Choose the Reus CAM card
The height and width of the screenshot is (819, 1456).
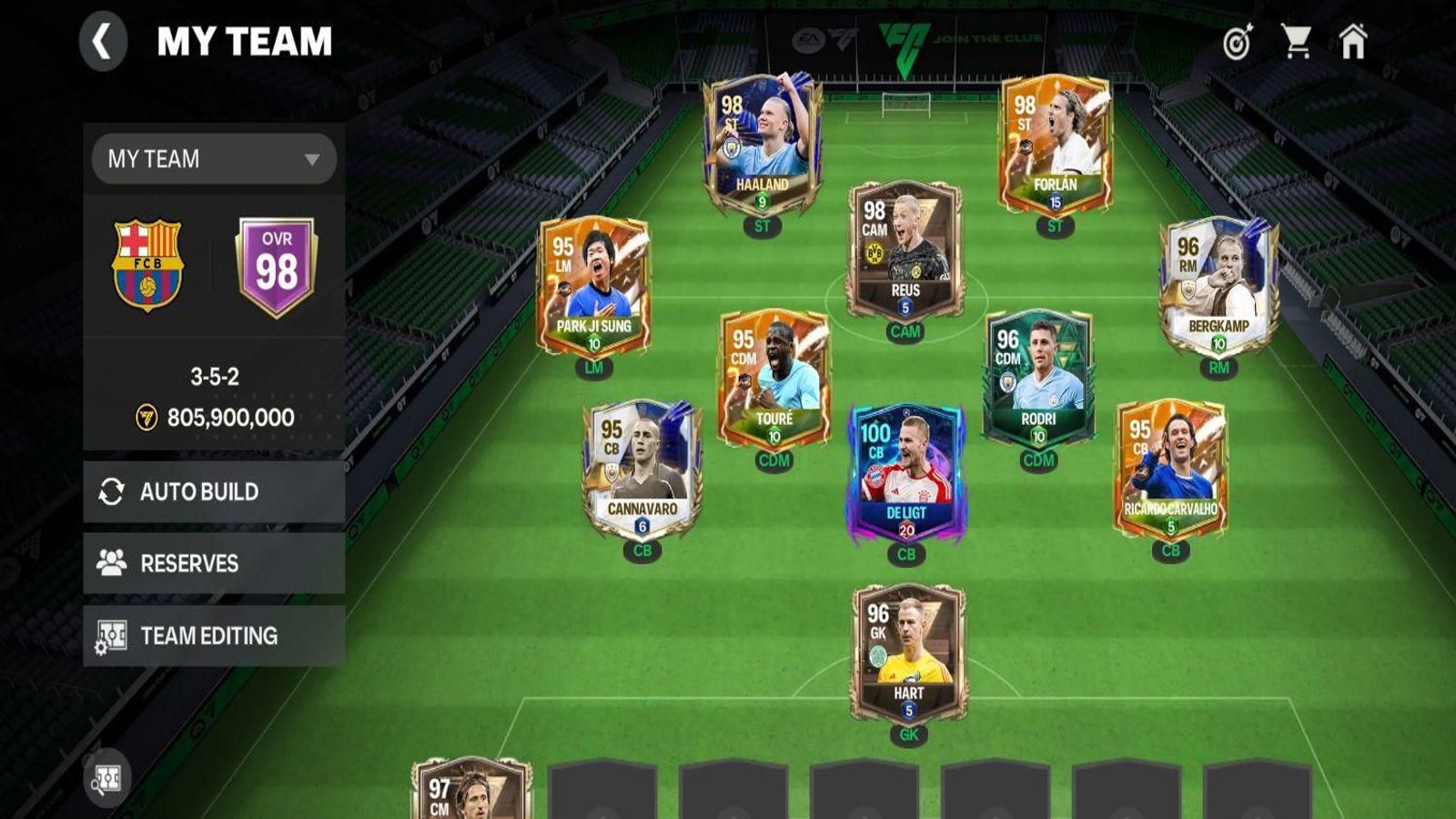point(905,250)
